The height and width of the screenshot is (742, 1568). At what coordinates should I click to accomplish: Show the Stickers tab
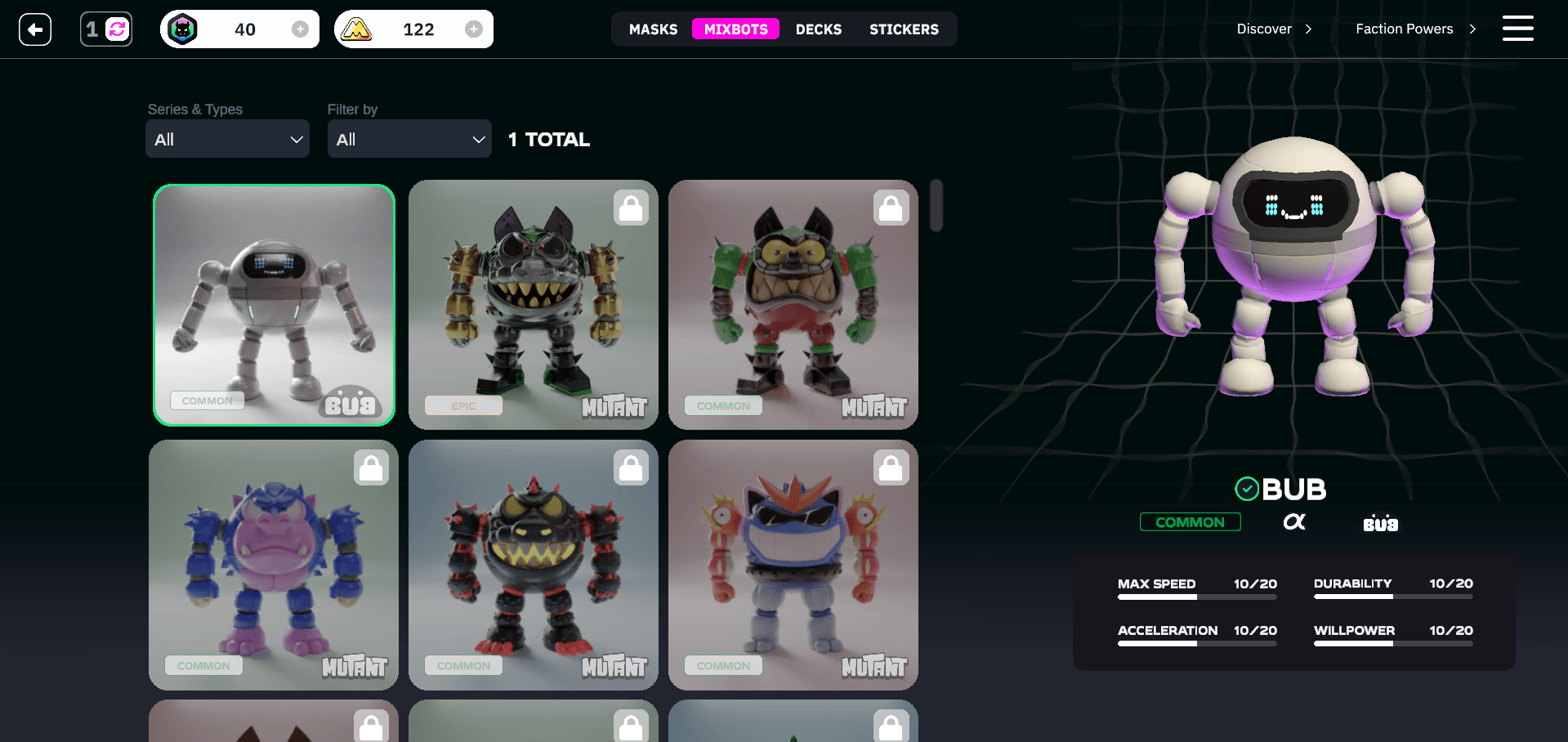(x=904, y=29)
